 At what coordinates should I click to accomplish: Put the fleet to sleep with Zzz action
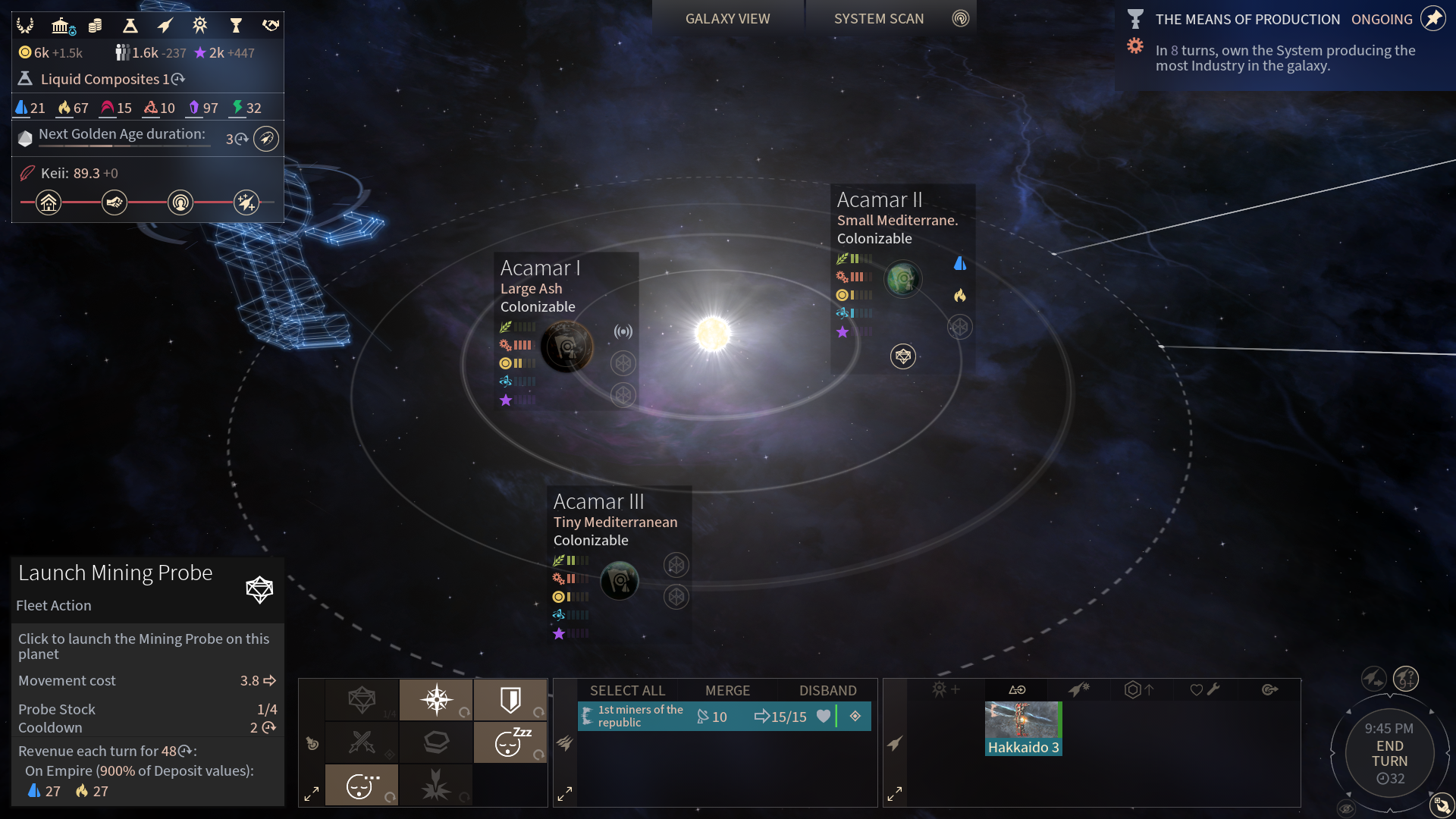510,742
